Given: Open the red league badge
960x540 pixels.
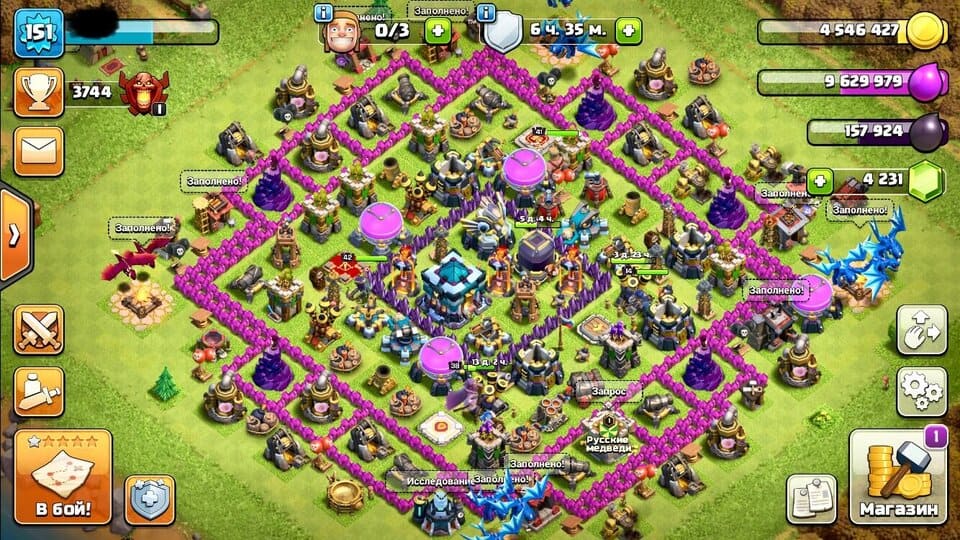Looking at the screenshot, I should click(138, 91).
